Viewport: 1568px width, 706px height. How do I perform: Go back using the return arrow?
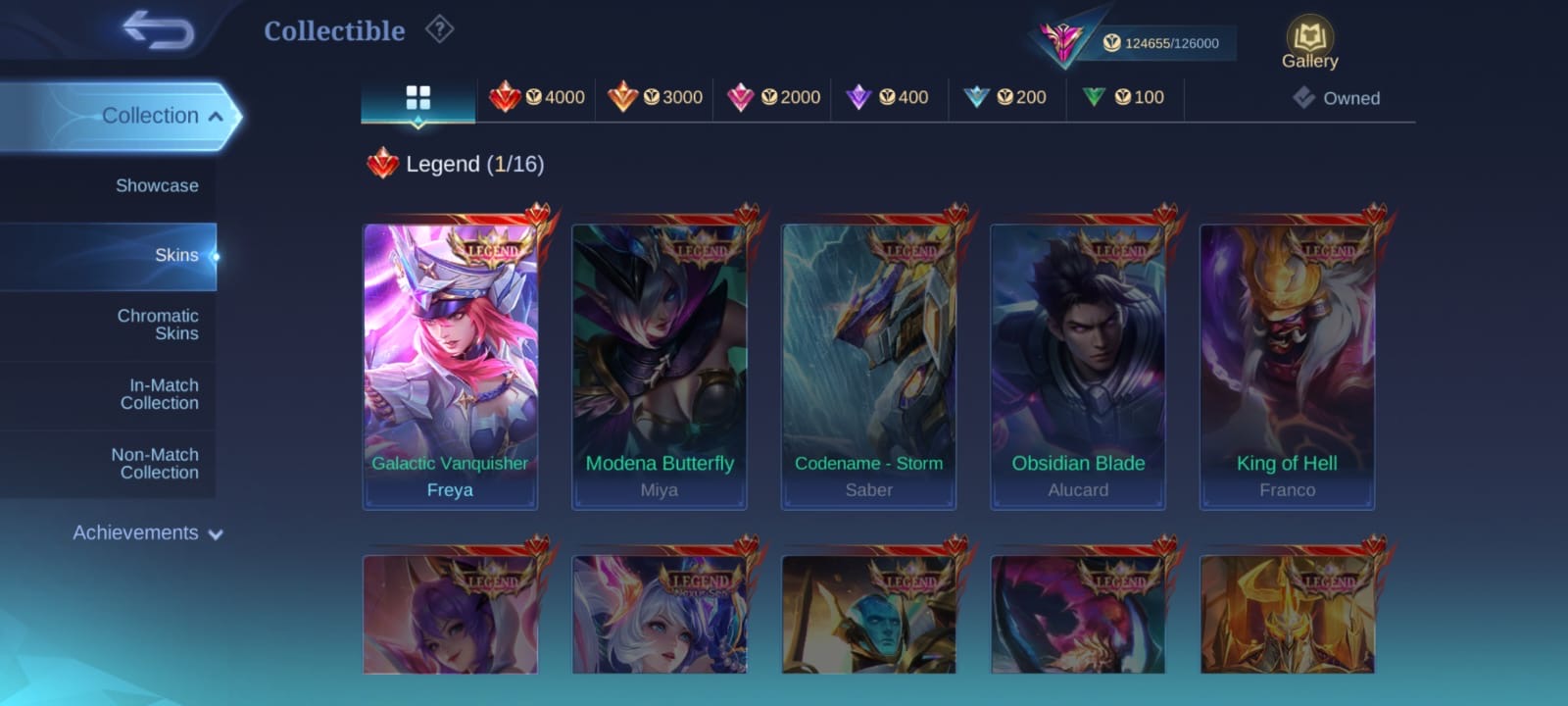[158, 30]
